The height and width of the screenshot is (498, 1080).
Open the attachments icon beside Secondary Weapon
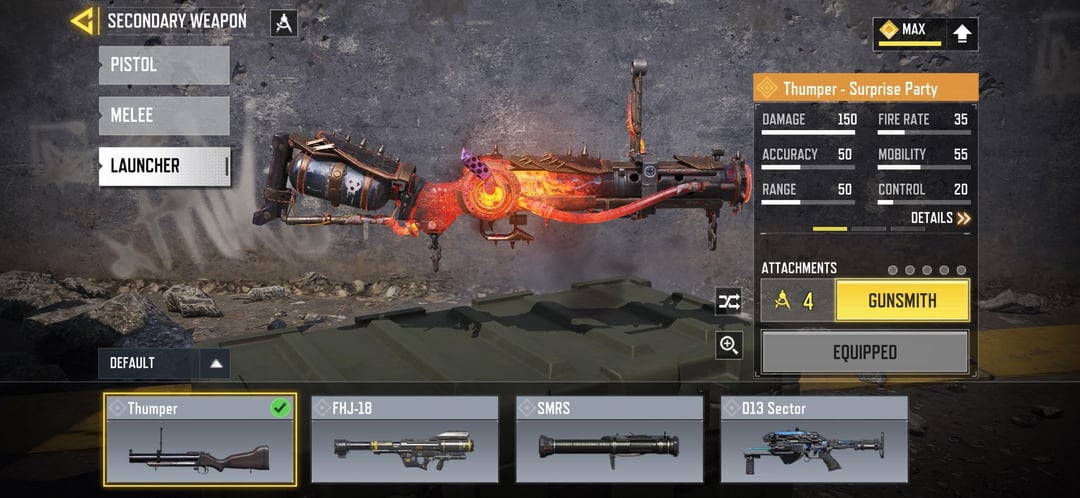pyautogui.click(x=284, y=23)
